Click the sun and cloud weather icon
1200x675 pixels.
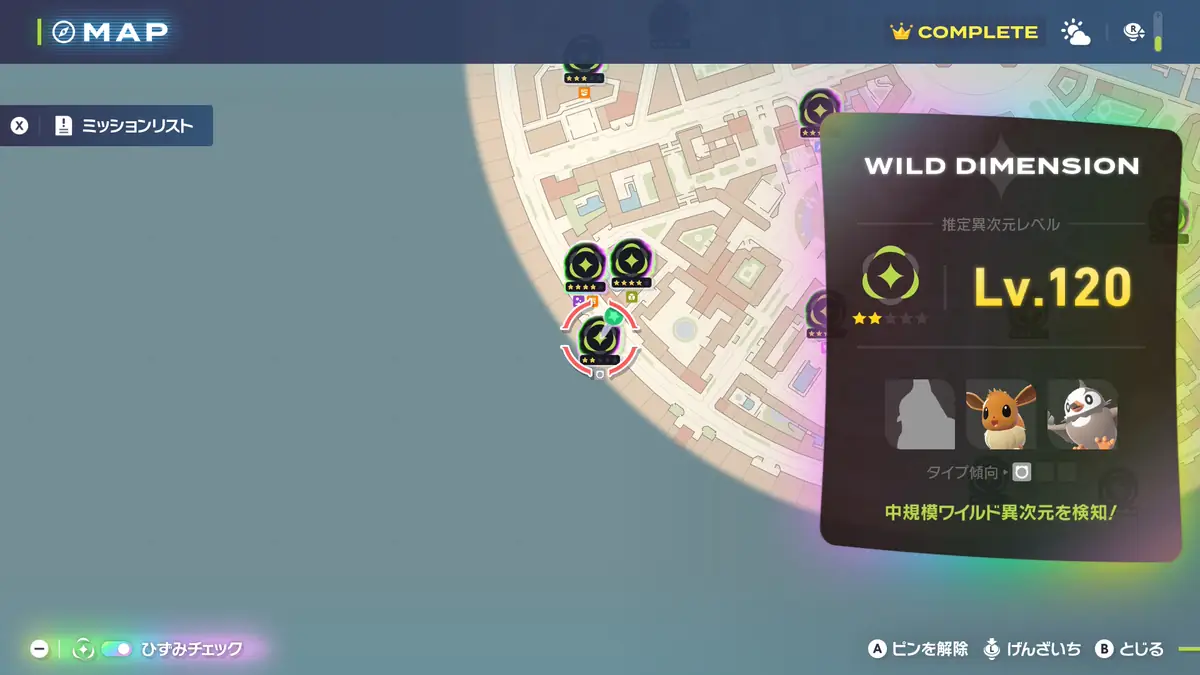[1076, 32]
